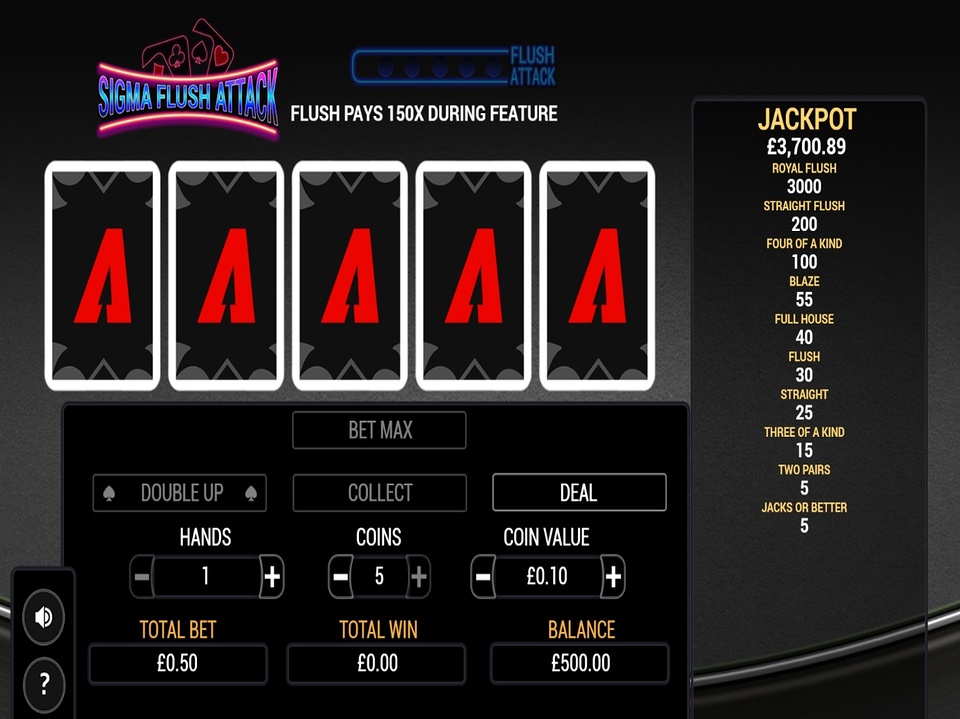
Task: Increase the number of hands
Action: coord(272,576)
